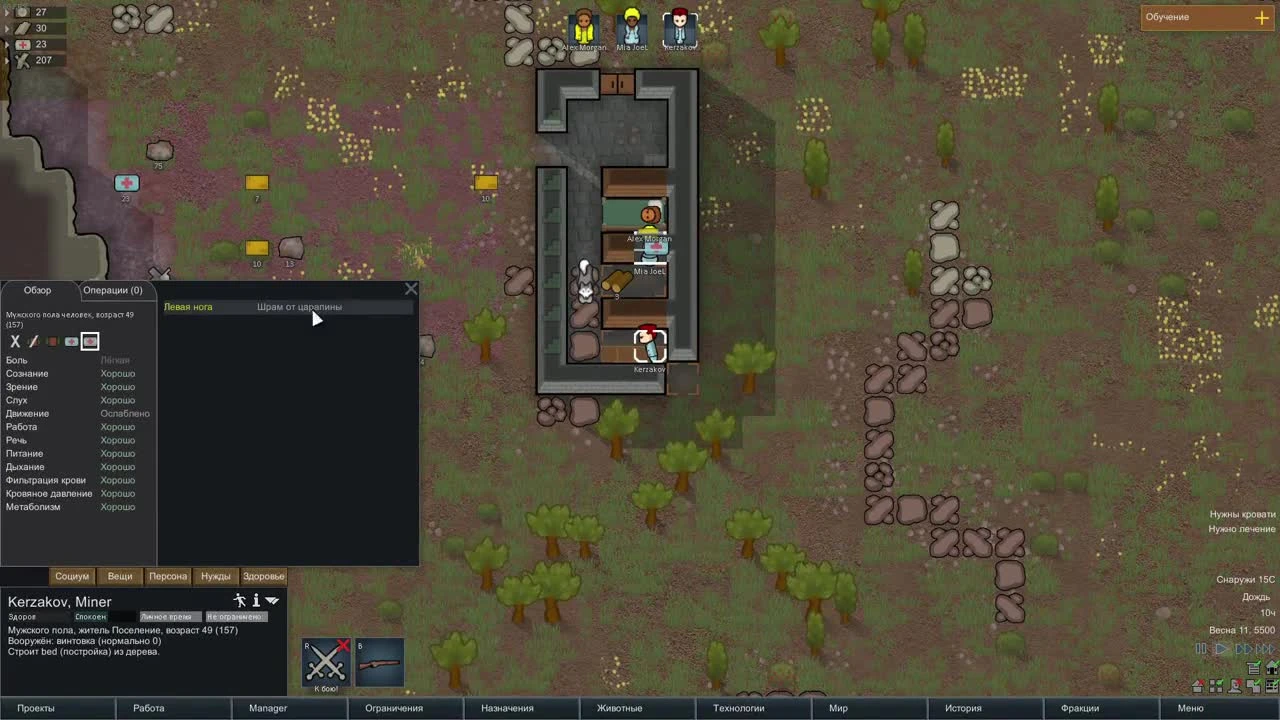Screen dimensions: 1280x720
Task: Click the walking-person icon above Kerzakov's info panel
Action: pyautogui.click(x=239, y=600)
